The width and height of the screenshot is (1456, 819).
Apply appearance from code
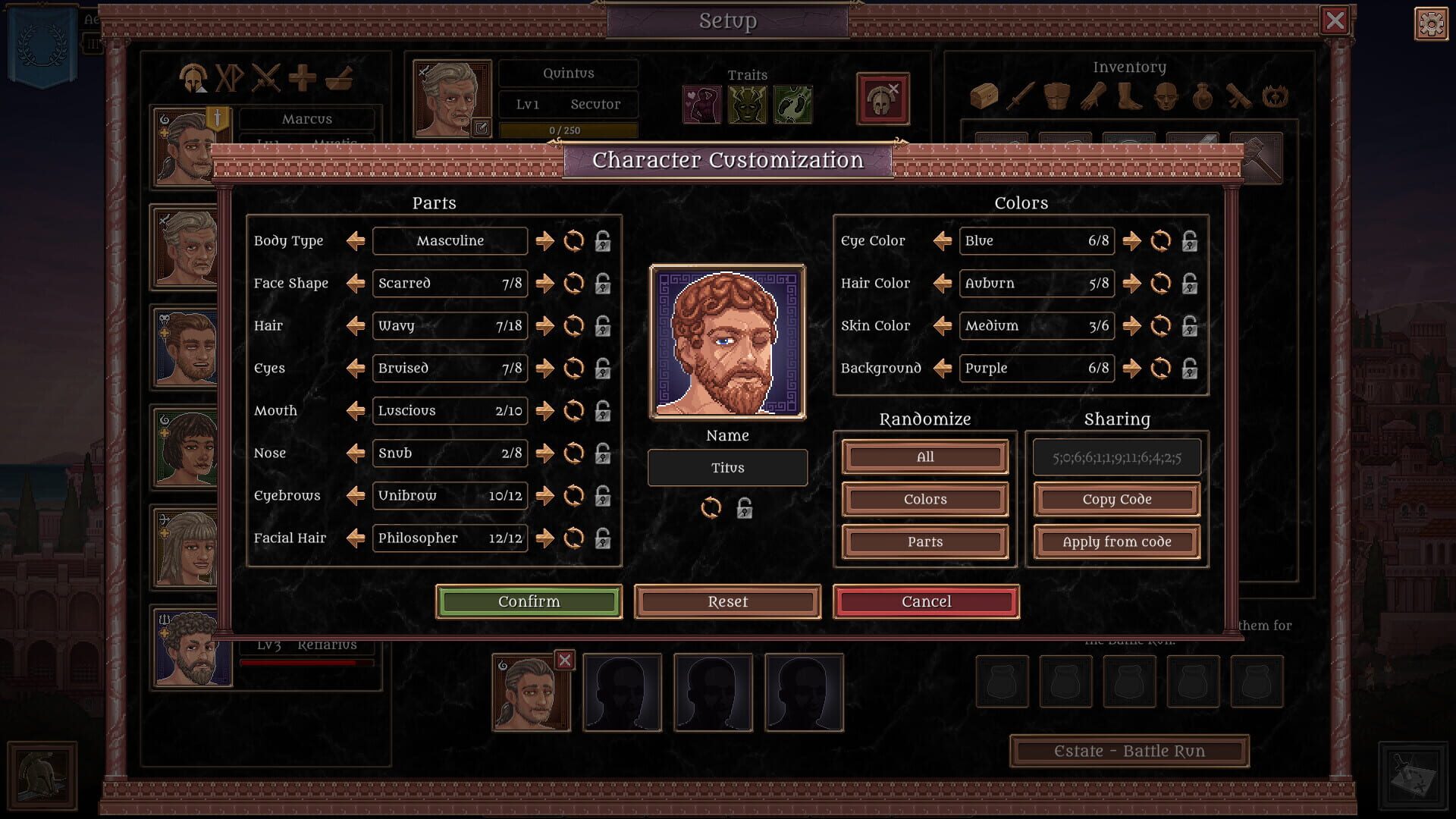tap(1116, 541)
